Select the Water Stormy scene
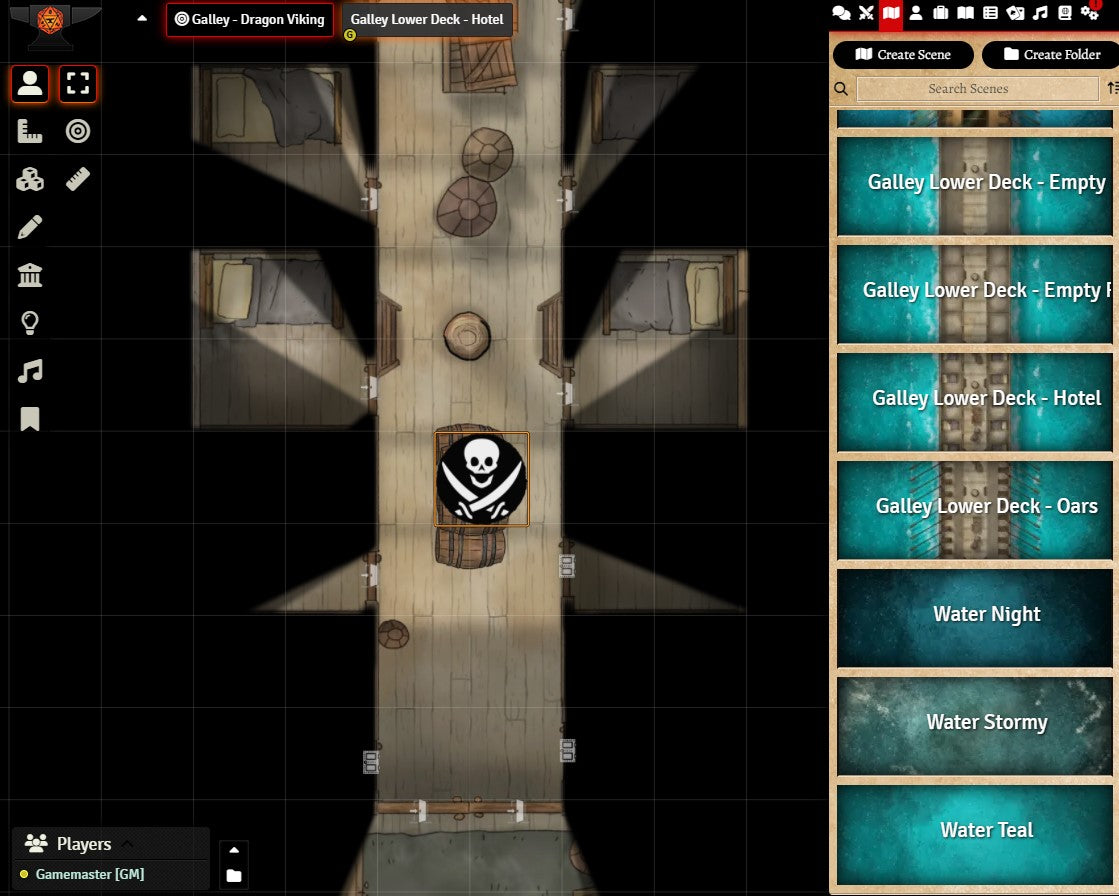The image size is (1119, 896). [x=975, y=722]
